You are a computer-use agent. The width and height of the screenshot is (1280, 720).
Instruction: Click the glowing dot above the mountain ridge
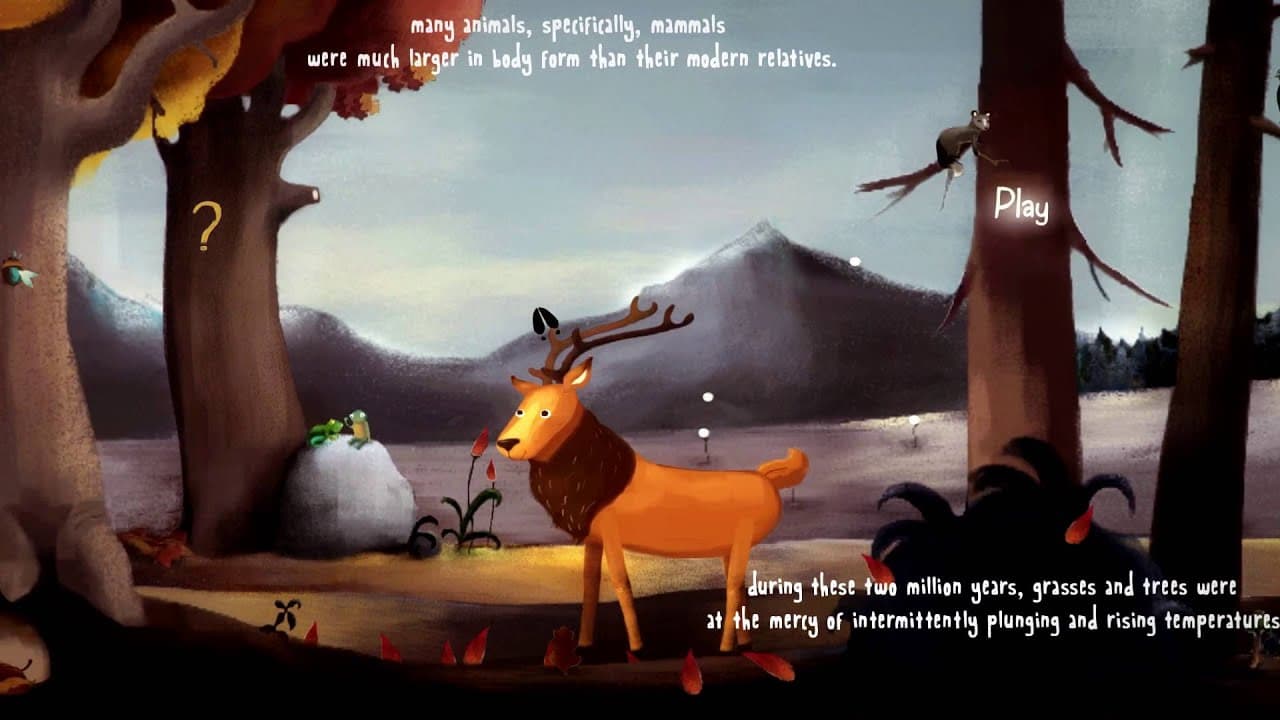click(x=857, y=261)
